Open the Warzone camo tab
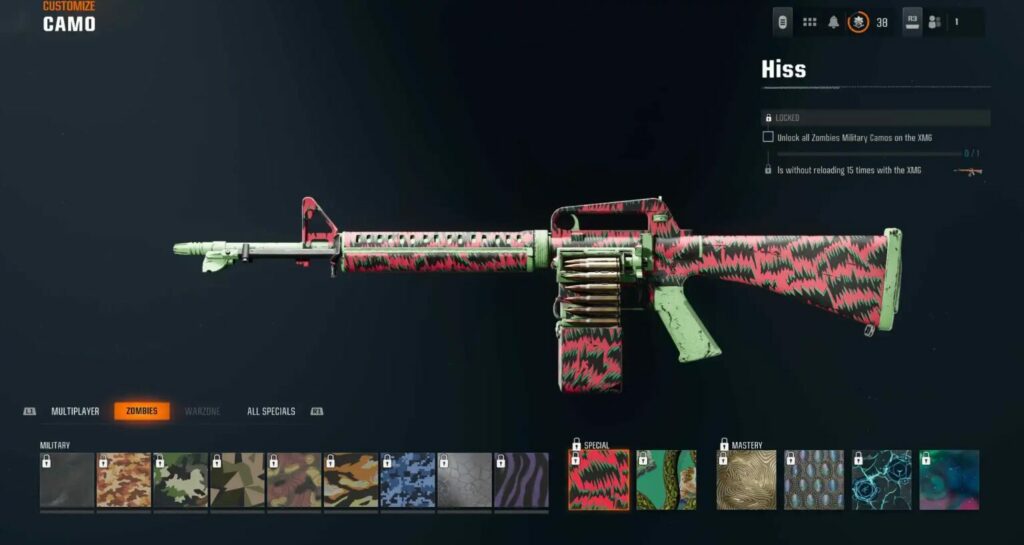The height and width of the screenshot is (545, 1024). (x=202, y=411)
